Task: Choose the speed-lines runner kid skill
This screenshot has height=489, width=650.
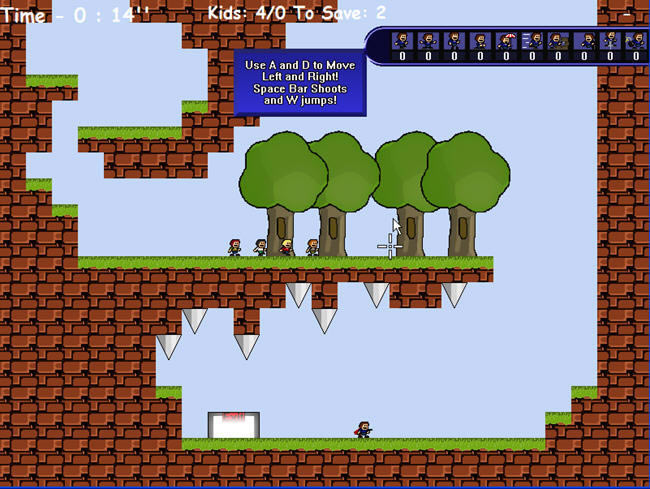Action: click(532, 40)
